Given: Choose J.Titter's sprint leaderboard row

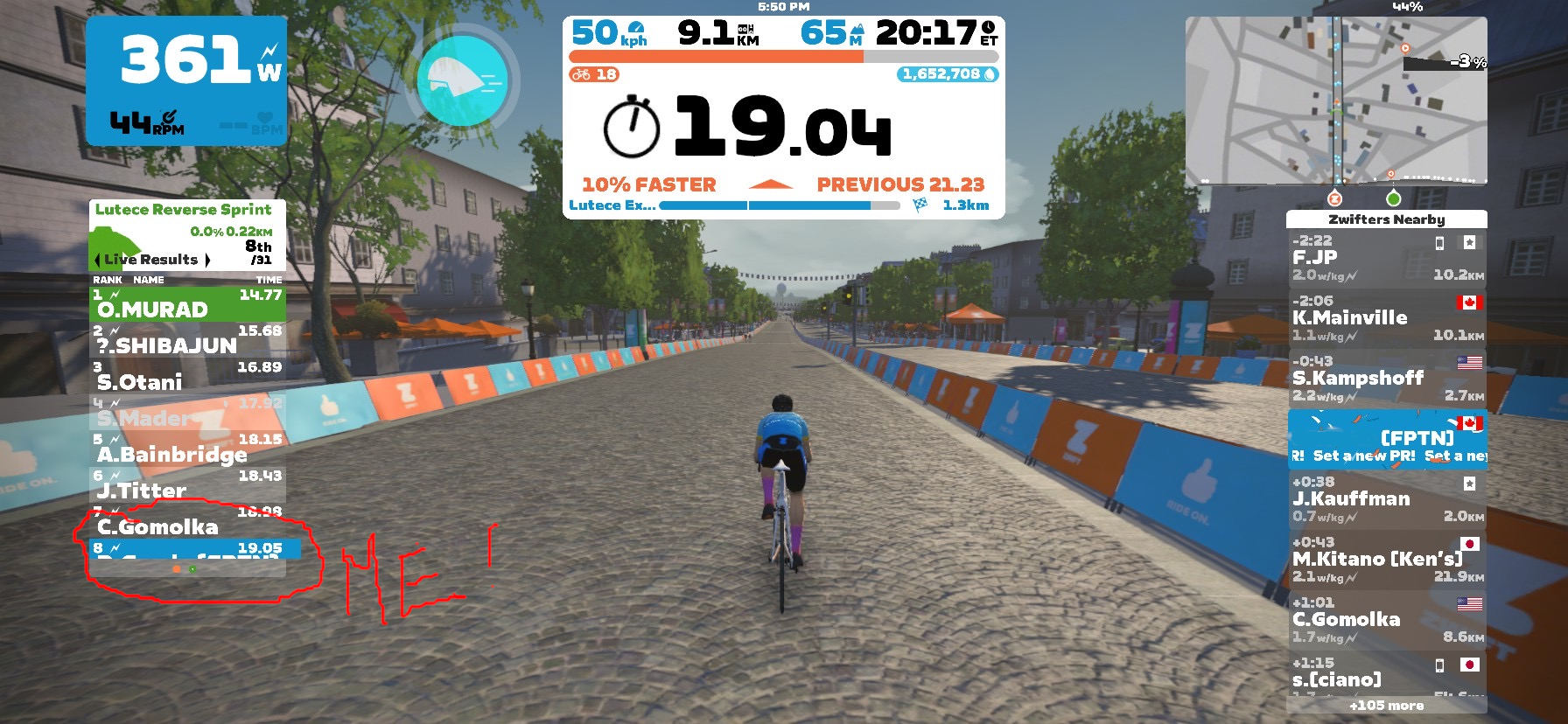Looking at the screenshot, I should click(x=187, y=484).
